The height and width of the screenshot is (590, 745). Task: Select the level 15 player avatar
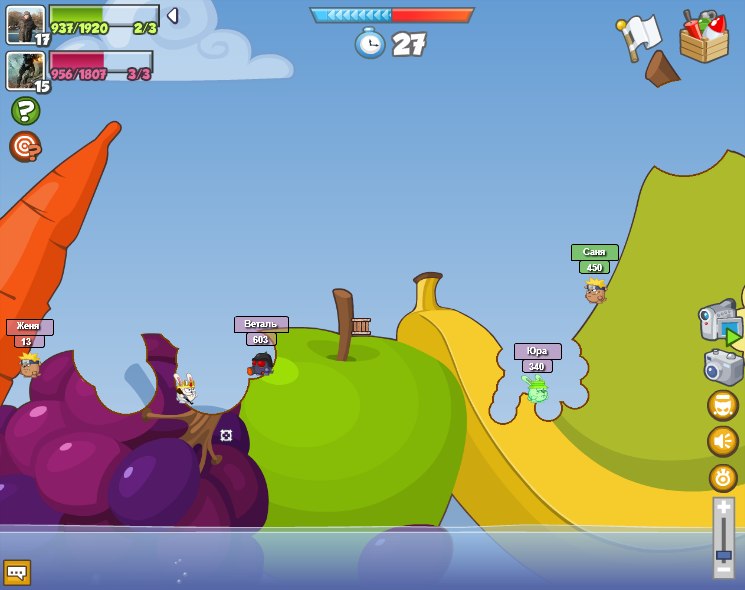tap(25, 70)
